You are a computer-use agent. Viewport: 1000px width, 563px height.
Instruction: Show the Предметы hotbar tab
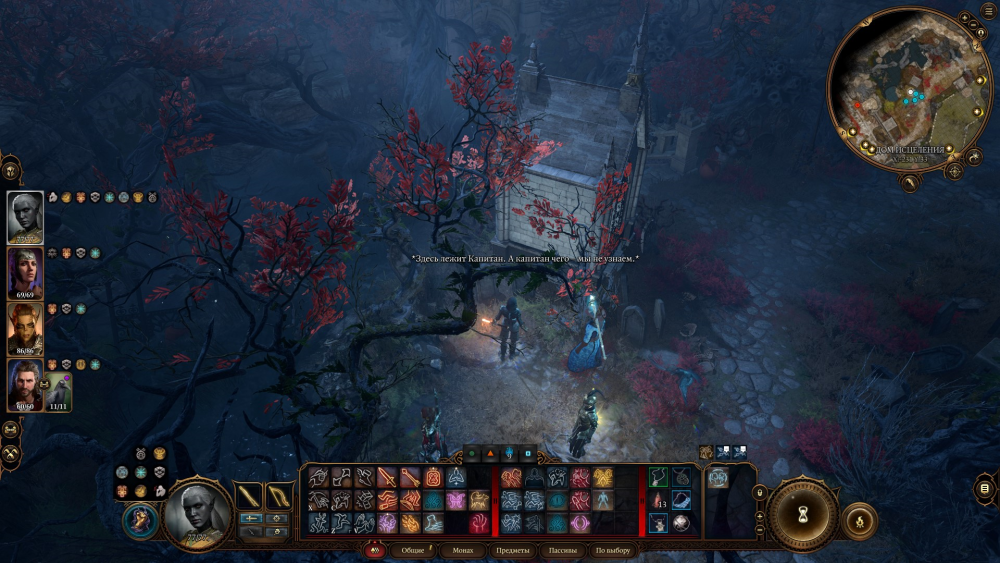(x=512, y=551)
